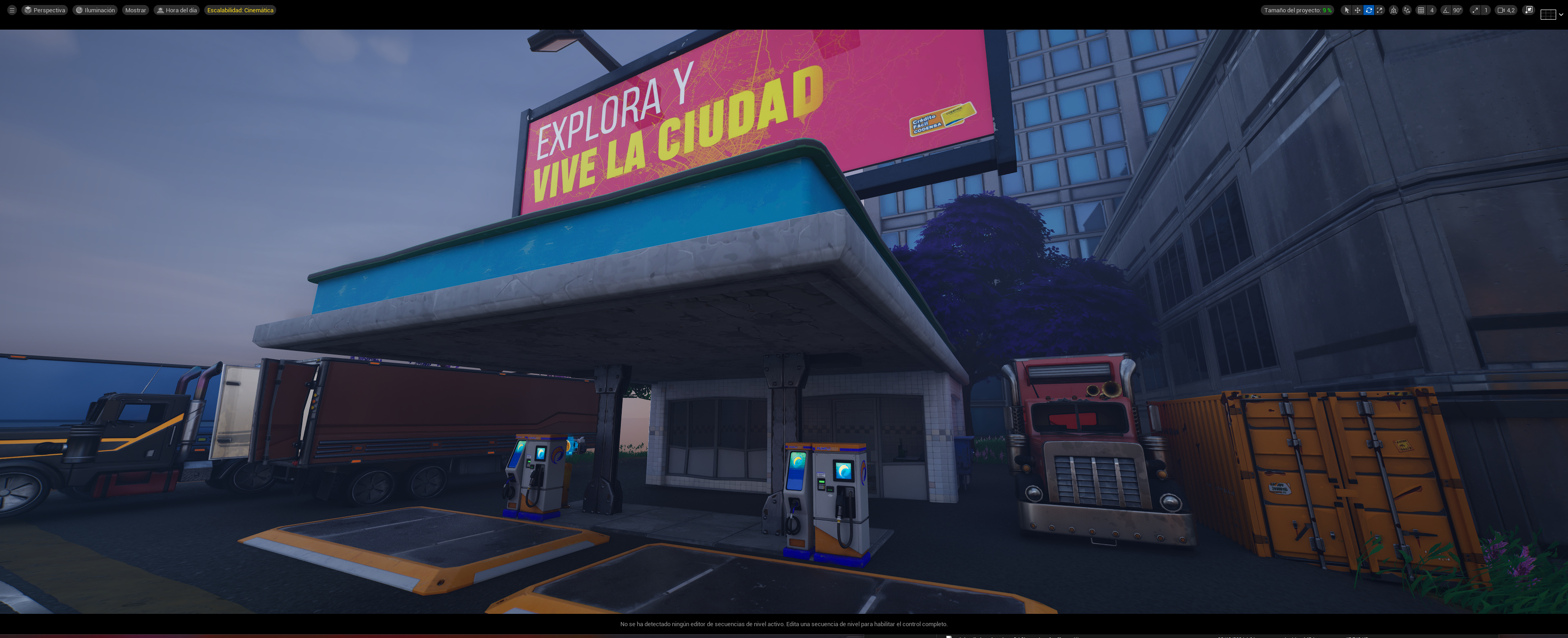Choose the arrow select tool
Screen dimensions: 1568x638
pos(1346,10)
